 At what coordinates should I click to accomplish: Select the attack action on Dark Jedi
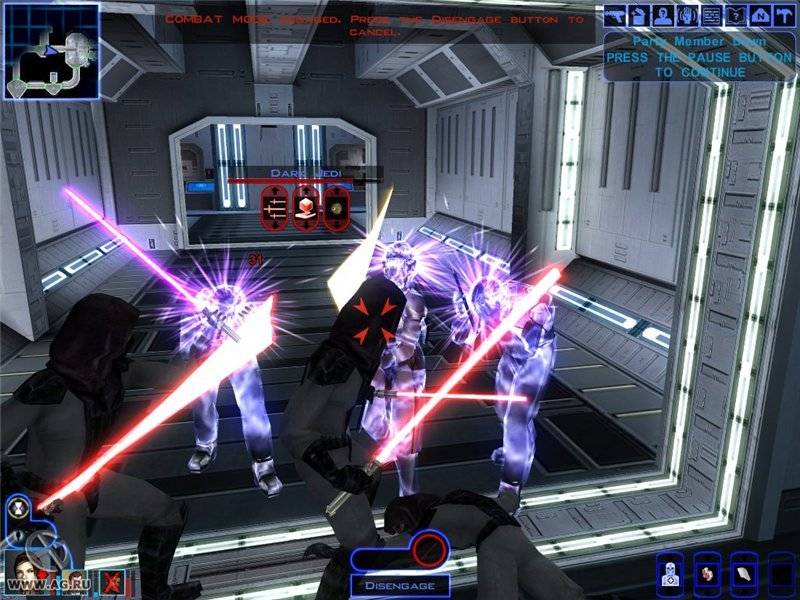(275, 207)
